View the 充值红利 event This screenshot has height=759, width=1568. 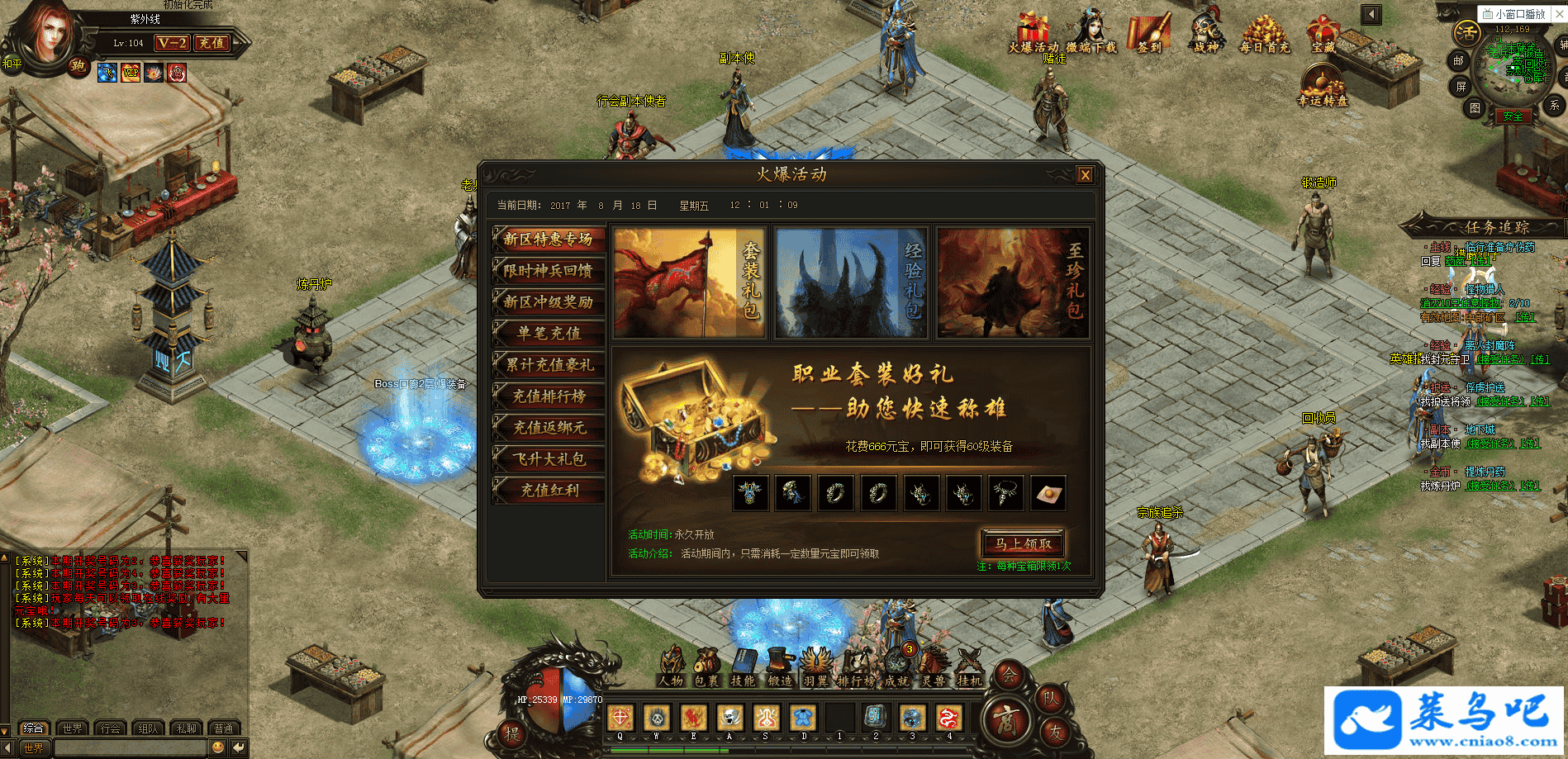coord(549,491)
